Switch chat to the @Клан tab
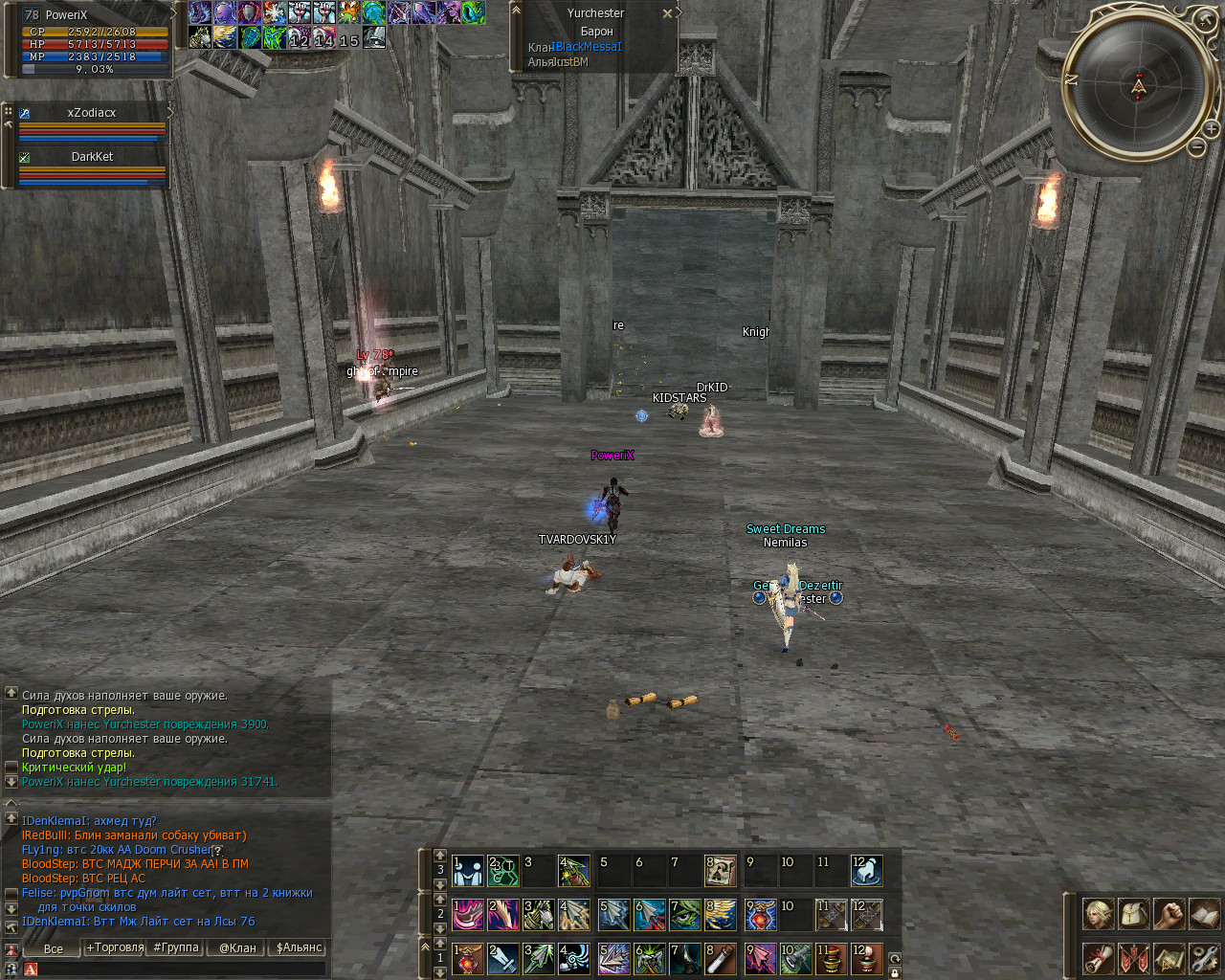This screenshot has height=980, width=1225. click(237, 947)
